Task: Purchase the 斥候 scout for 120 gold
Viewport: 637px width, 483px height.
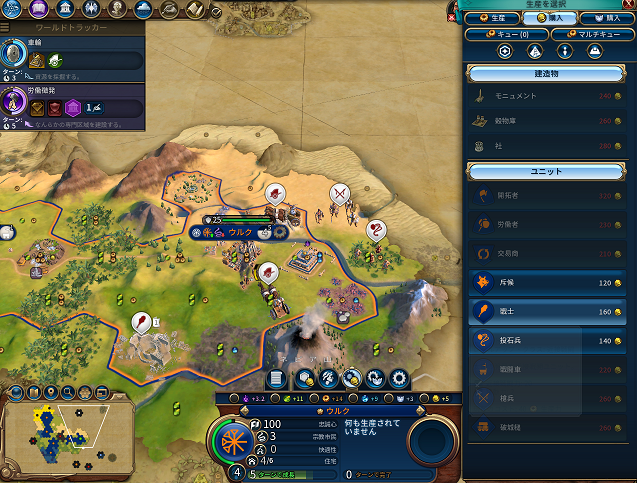Action: pos(547,282)
